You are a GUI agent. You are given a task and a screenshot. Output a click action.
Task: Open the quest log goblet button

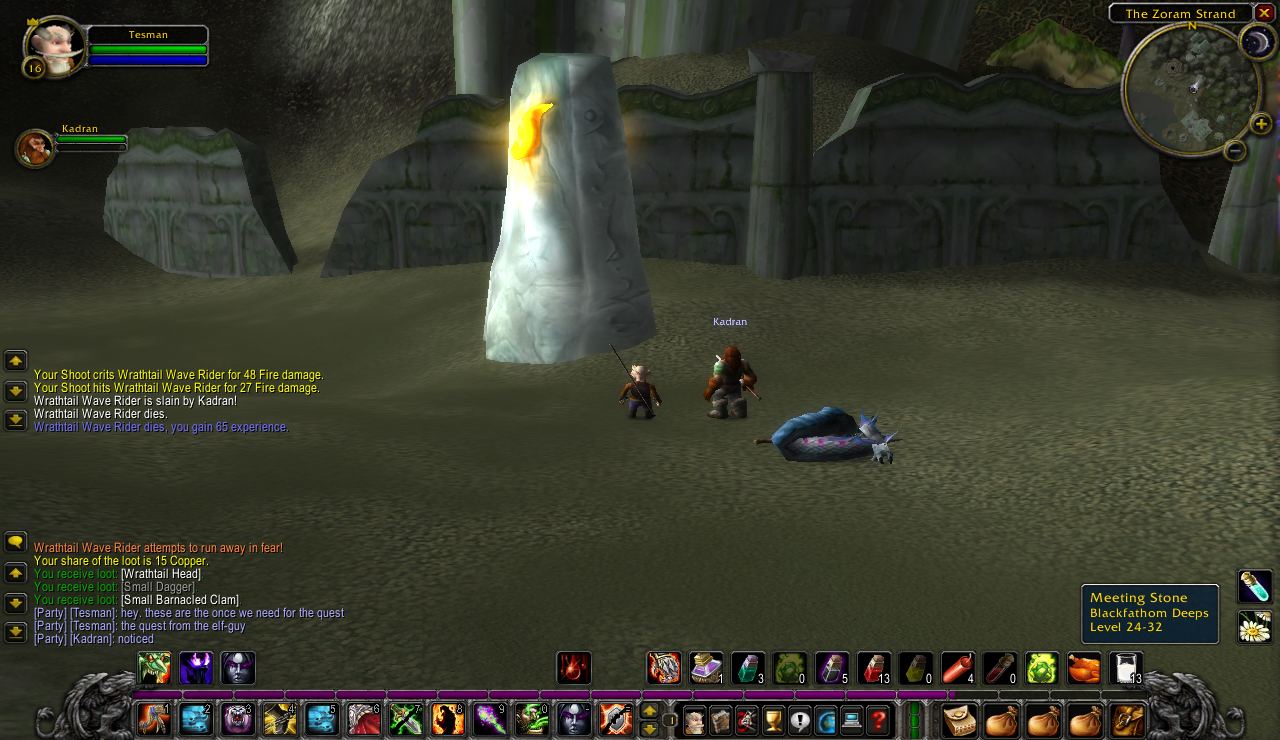[773, 720]
